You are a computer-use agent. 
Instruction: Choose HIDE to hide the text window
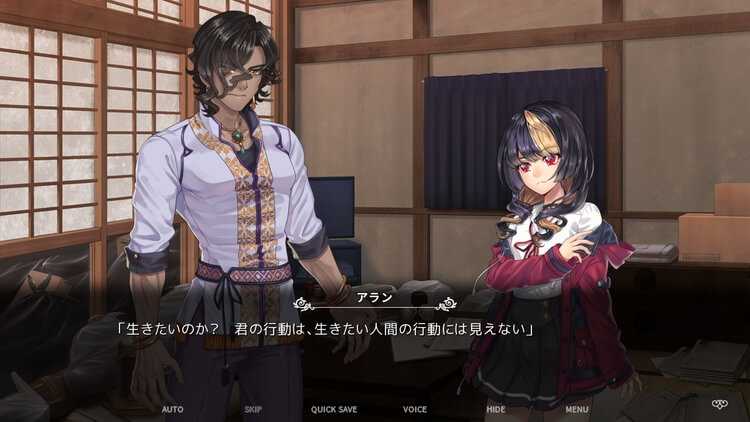(x=496, y=409)
